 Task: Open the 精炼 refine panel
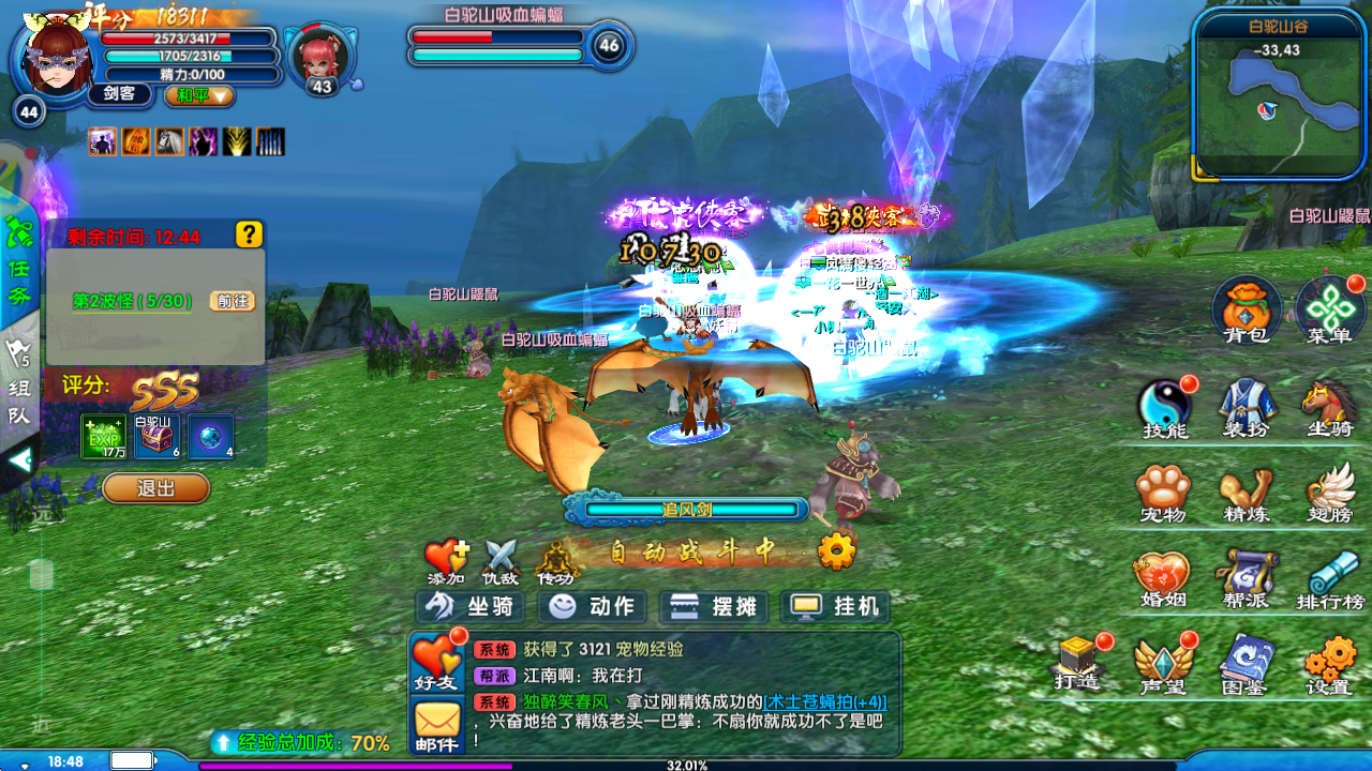pyautogui.click(x=1247, y=495)
